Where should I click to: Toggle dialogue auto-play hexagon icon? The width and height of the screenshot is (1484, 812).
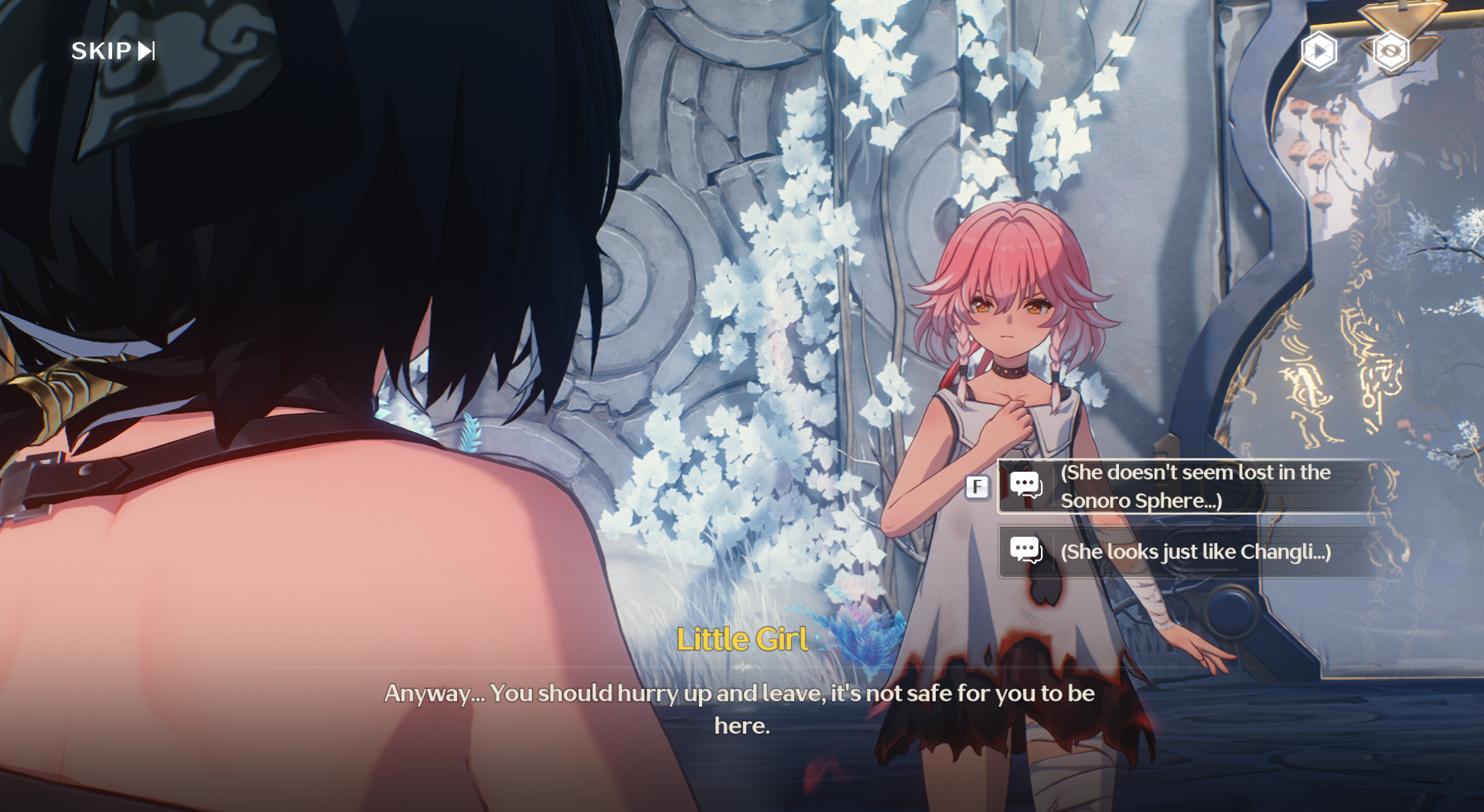pyautogui.click(x=1319, y=52)
